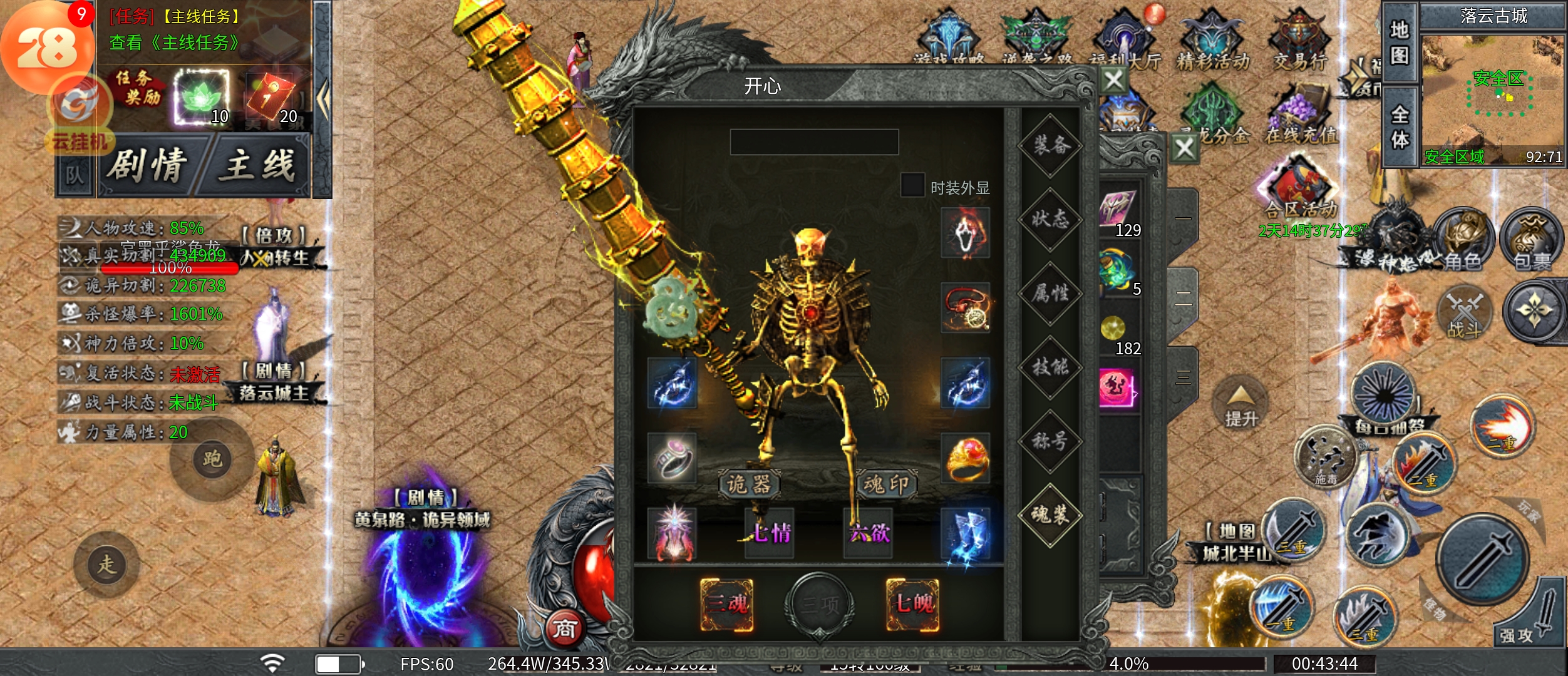Image resolution: width=1568 pixels, height=676 pixels.
Task: Switch to the 技能 skills tab
Action: (x=1051, y=367)
